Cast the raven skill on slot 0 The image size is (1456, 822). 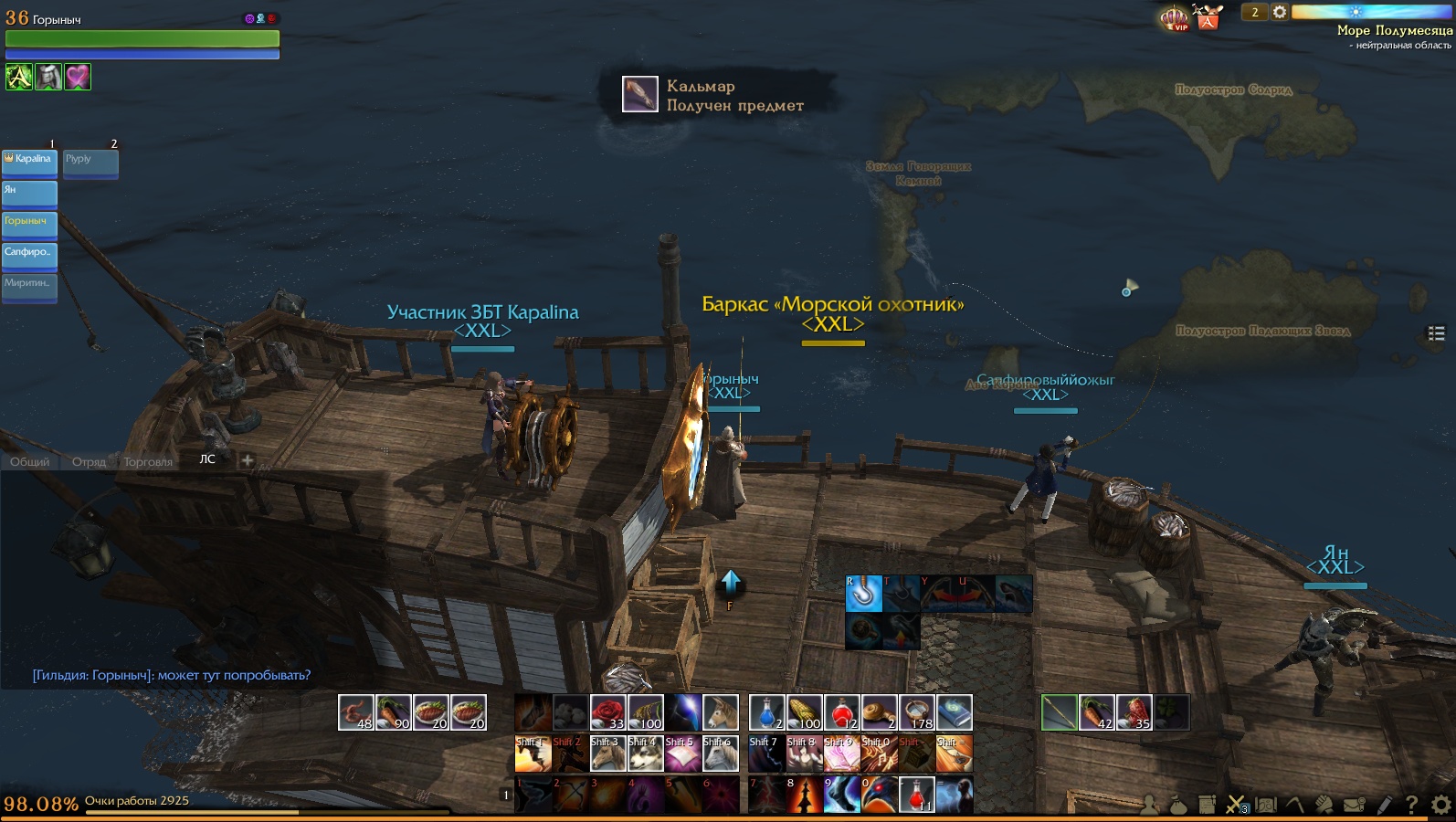pyautogui.click(x=879, y=795)
